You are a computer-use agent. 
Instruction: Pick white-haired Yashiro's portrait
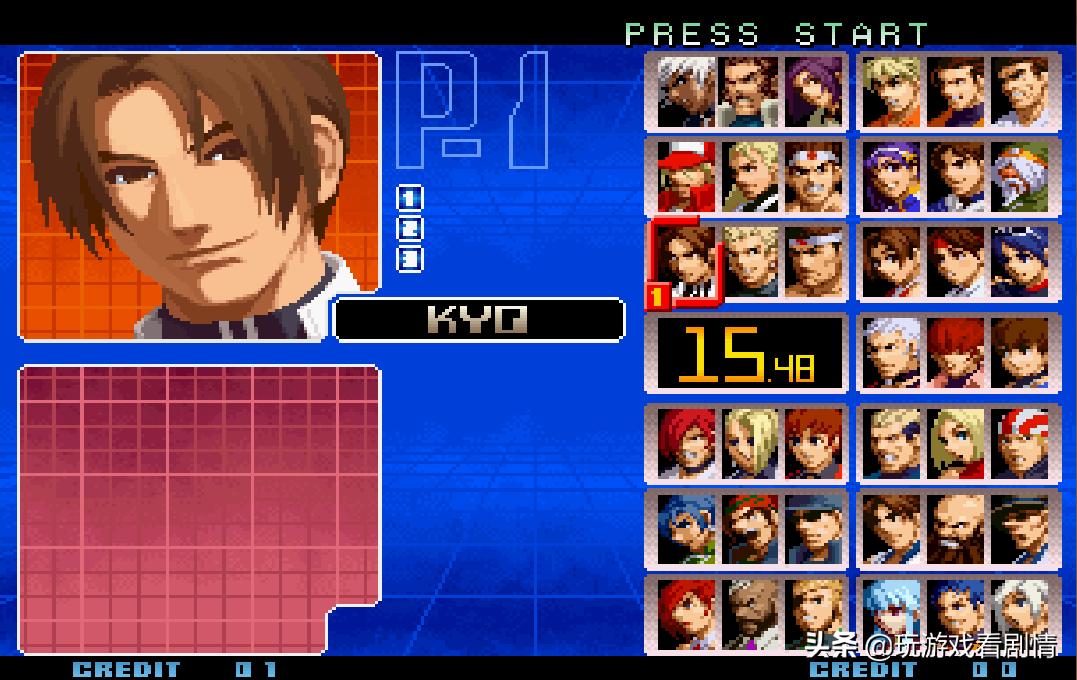tap(892, 352)
